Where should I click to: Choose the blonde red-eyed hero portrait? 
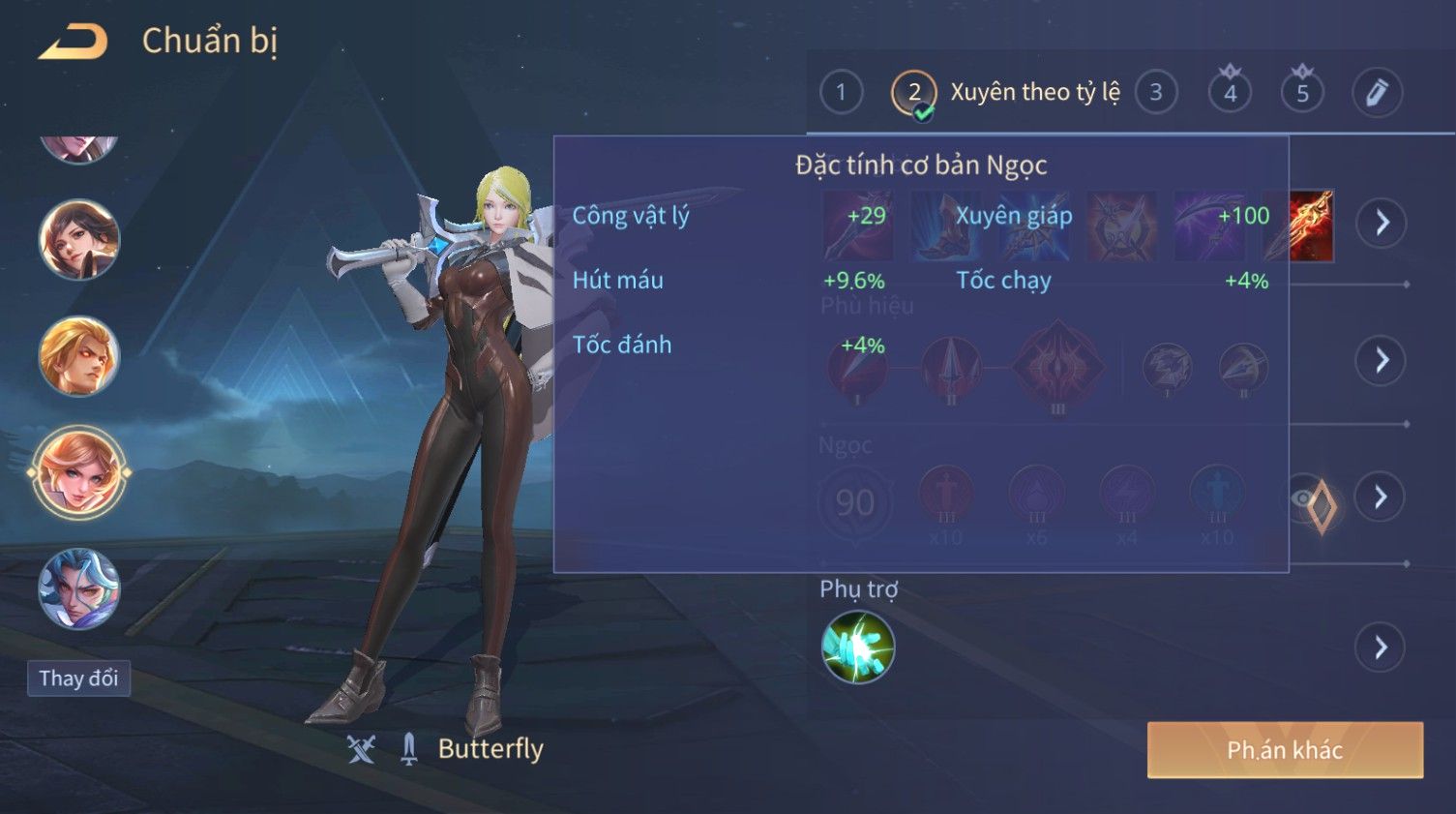[x=78, y=356]
